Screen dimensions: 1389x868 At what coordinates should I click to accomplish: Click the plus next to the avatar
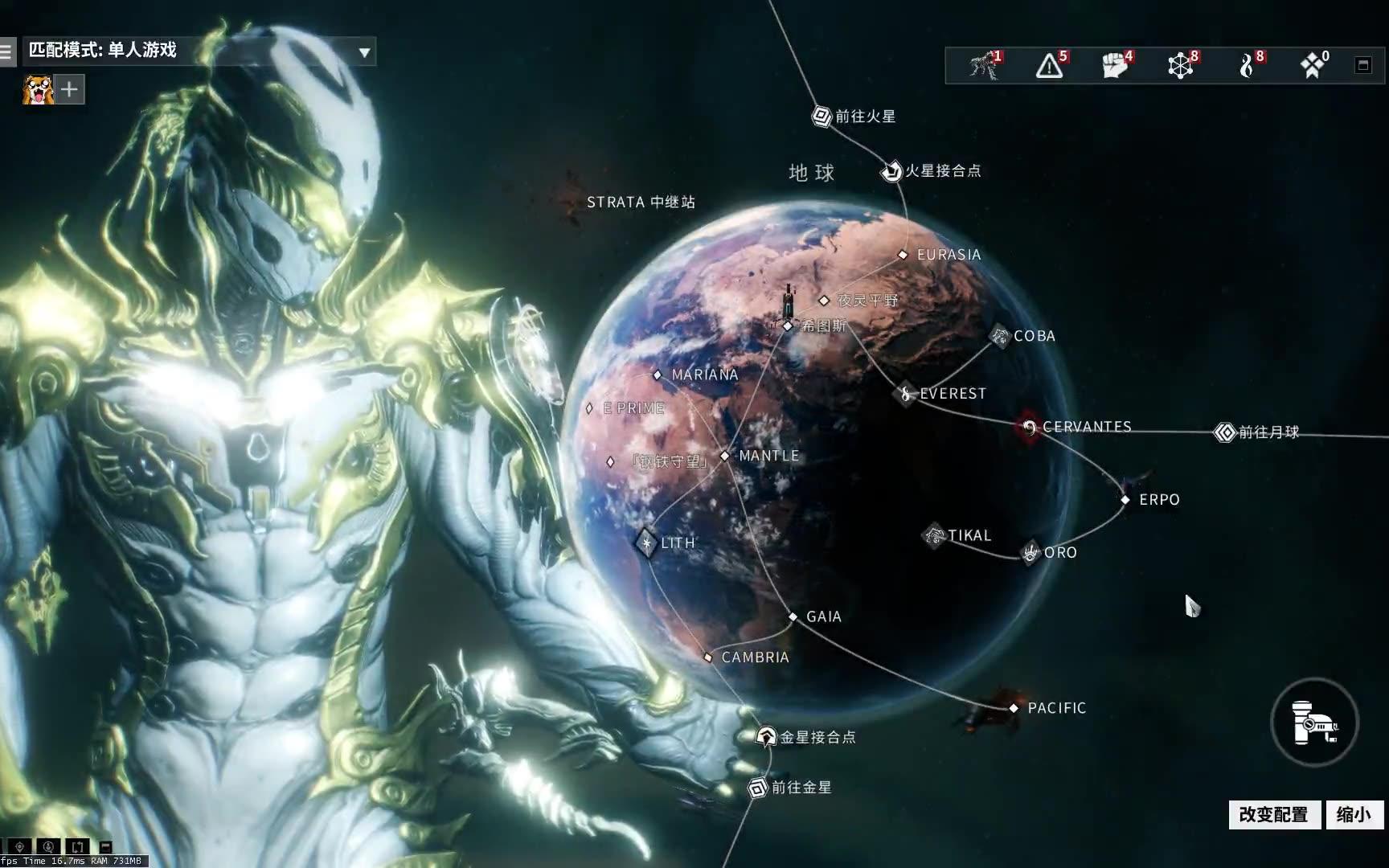pos(68,89)
